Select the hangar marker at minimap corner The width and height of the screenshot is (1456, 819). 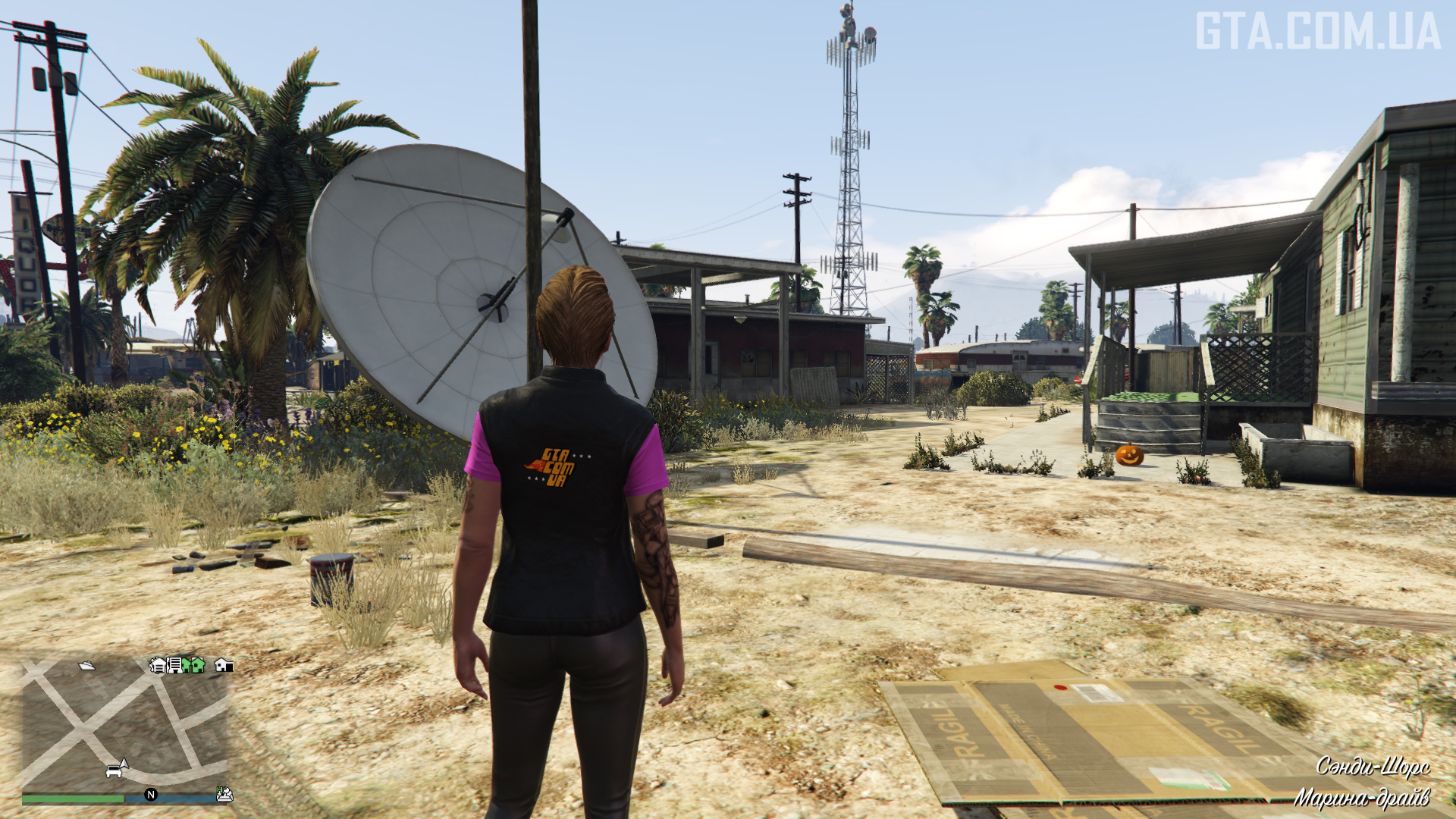pyautogui.click(x=224, y=794)
